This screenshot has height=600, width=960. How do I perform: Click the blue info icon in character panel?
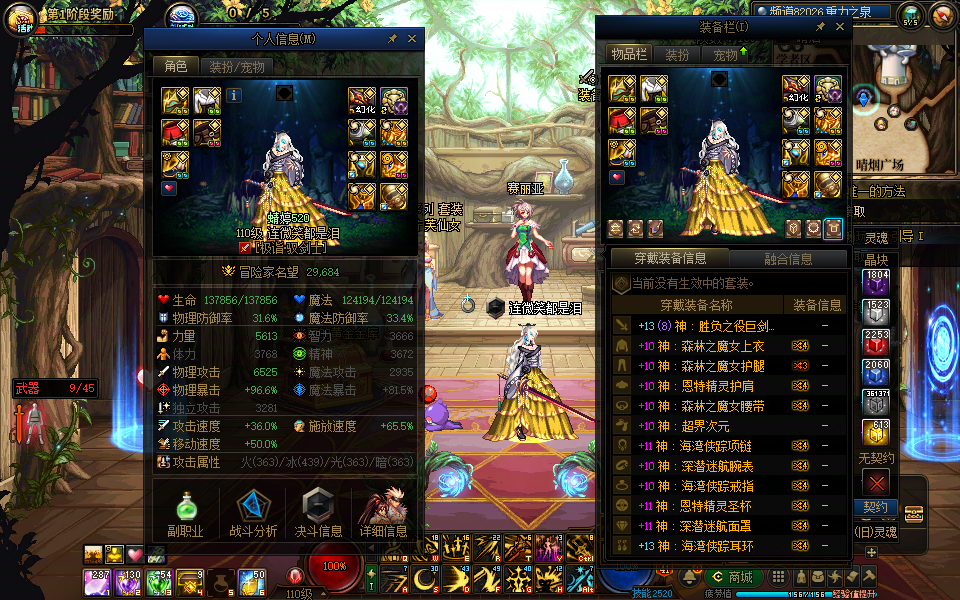pos(234,95)
